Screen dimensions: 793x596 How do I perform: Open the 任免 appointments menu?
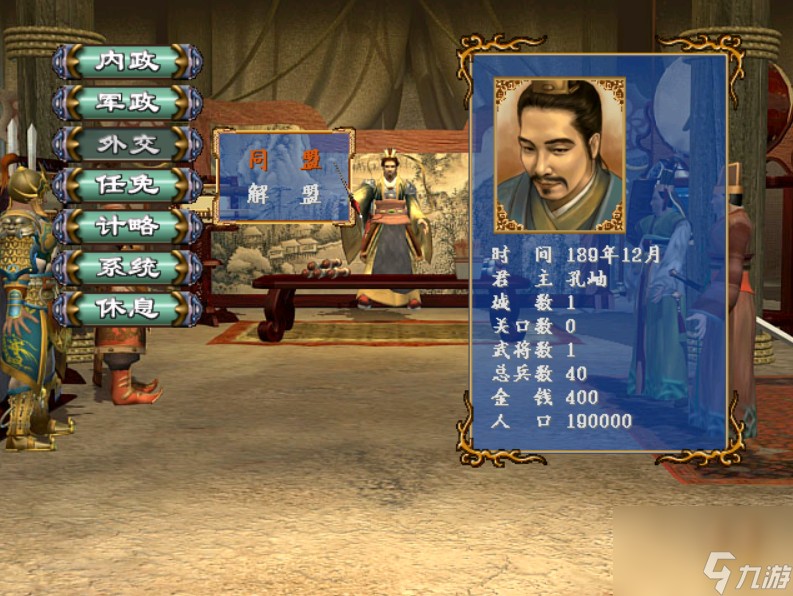click(127, 185)
